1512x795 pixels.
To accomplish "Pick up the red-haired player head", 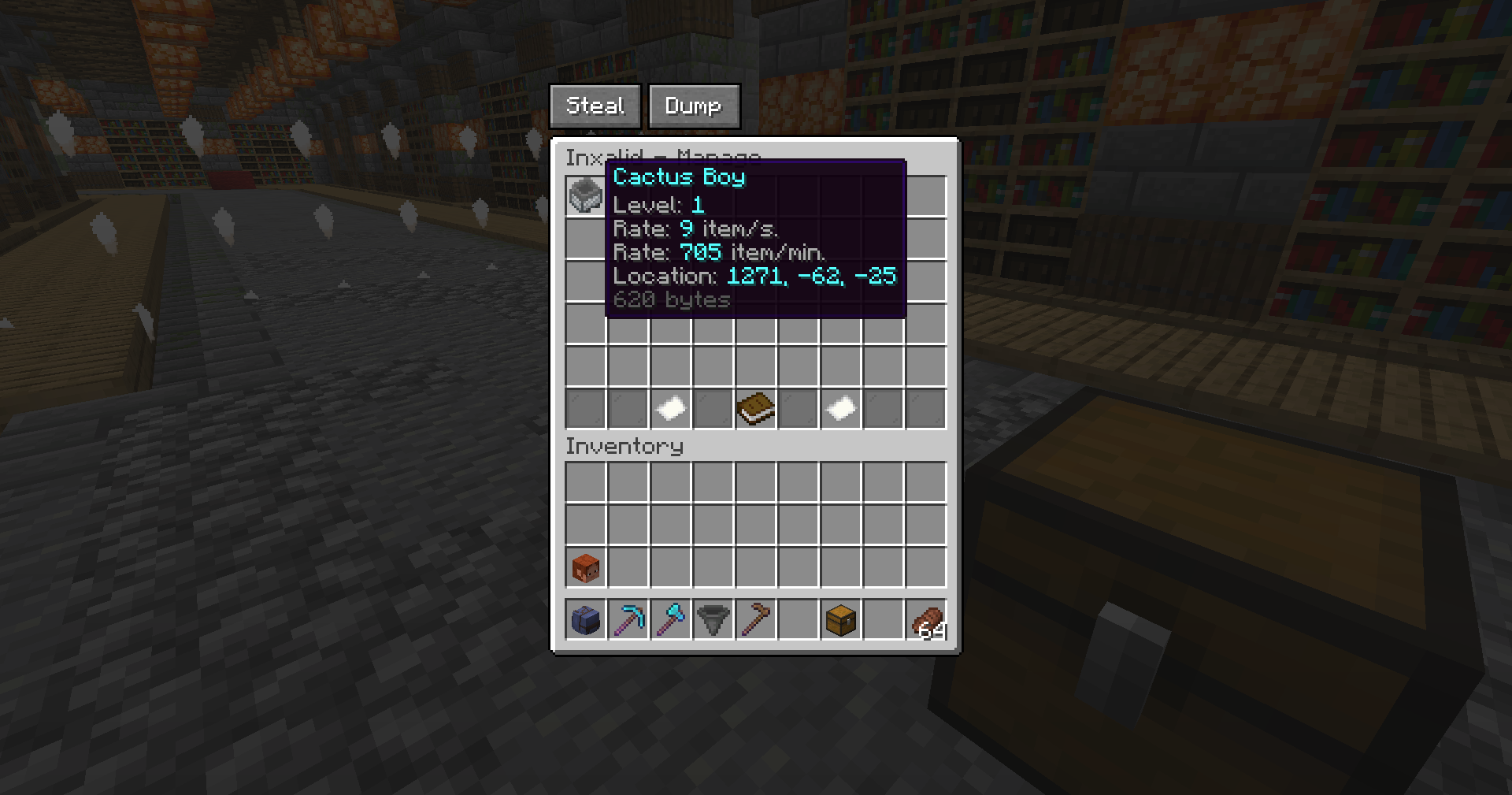I will tap(585, 567).
